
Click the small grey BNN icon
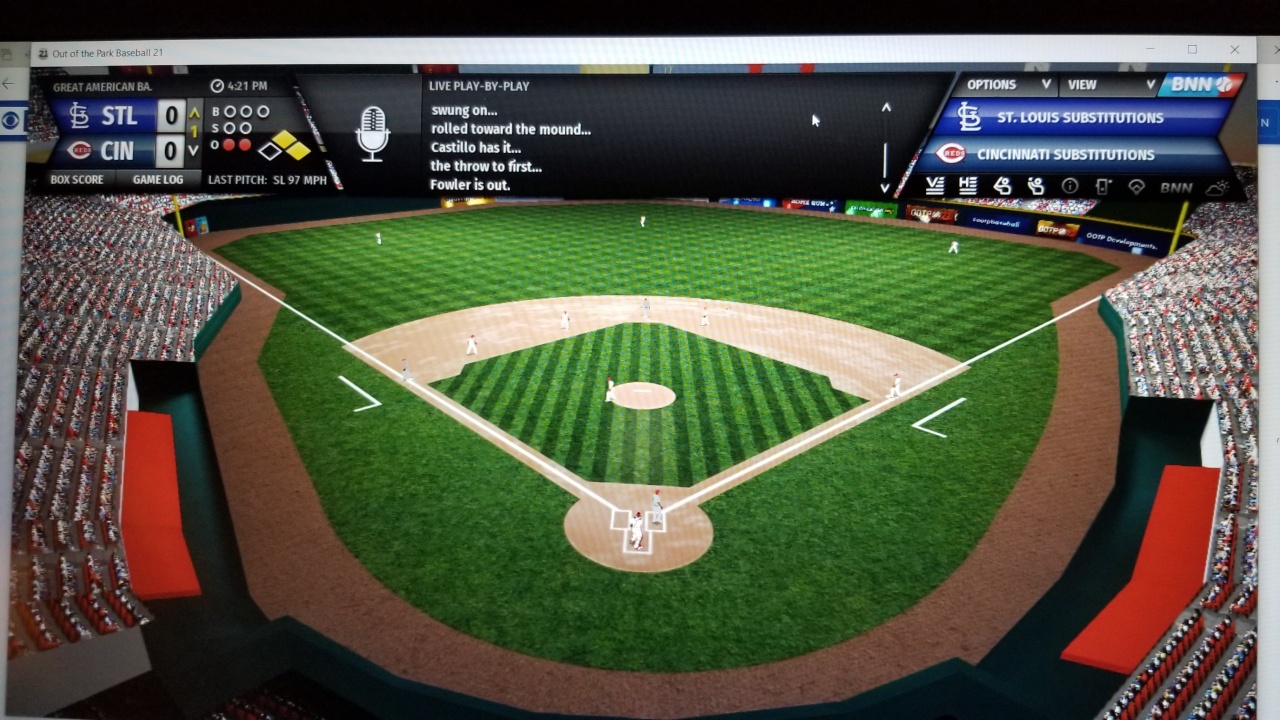pos(1176,187)
